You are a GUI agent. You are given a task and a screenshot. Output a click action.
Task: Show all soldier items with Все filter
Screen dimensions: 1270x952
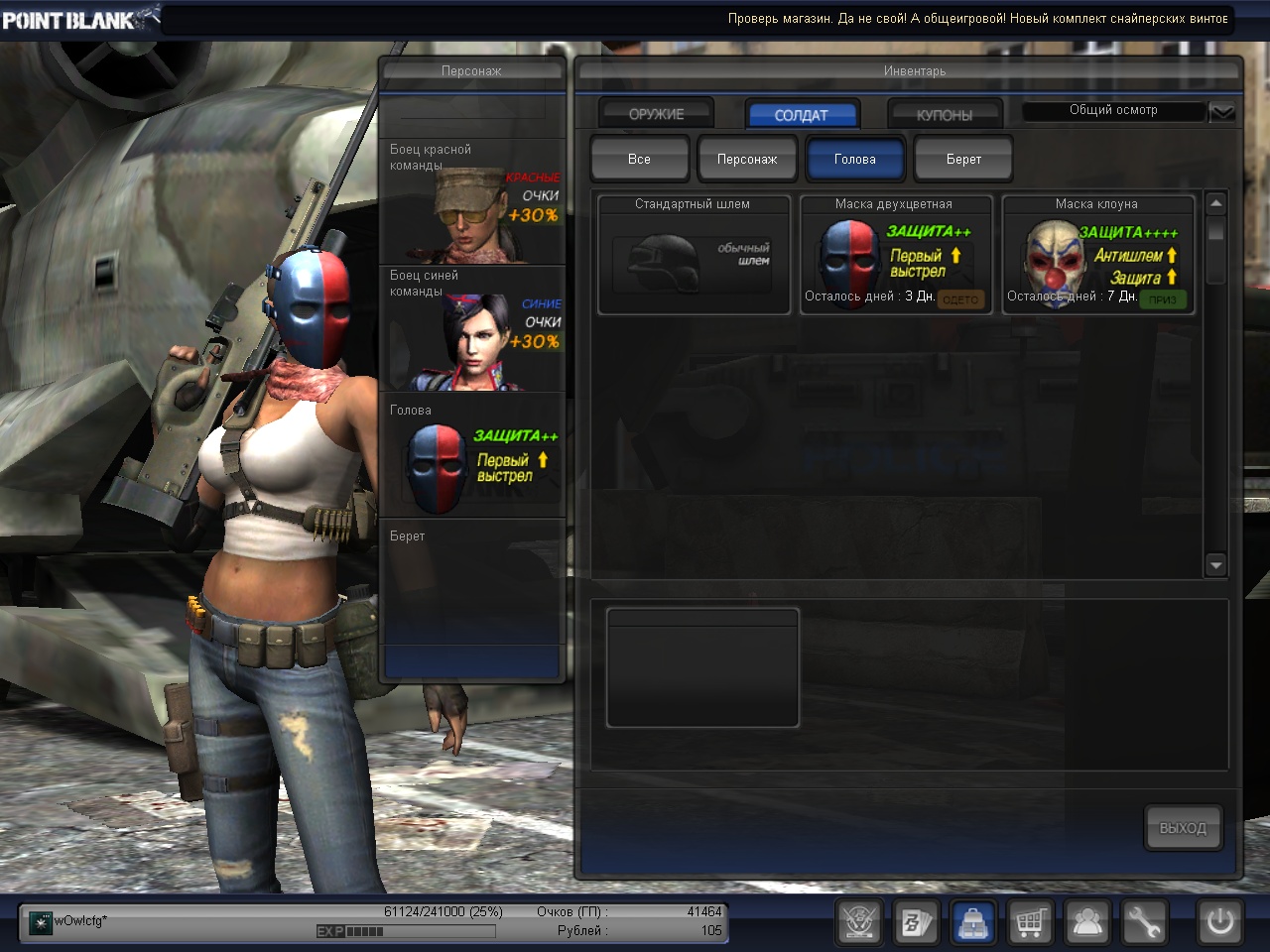639,159
